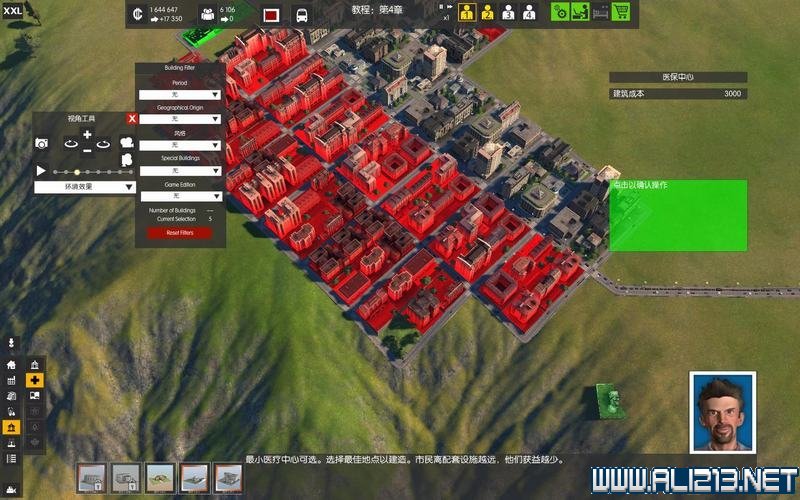Open the Special Buildings dropdown
The image size is (800, 500).
pos(180,171)
